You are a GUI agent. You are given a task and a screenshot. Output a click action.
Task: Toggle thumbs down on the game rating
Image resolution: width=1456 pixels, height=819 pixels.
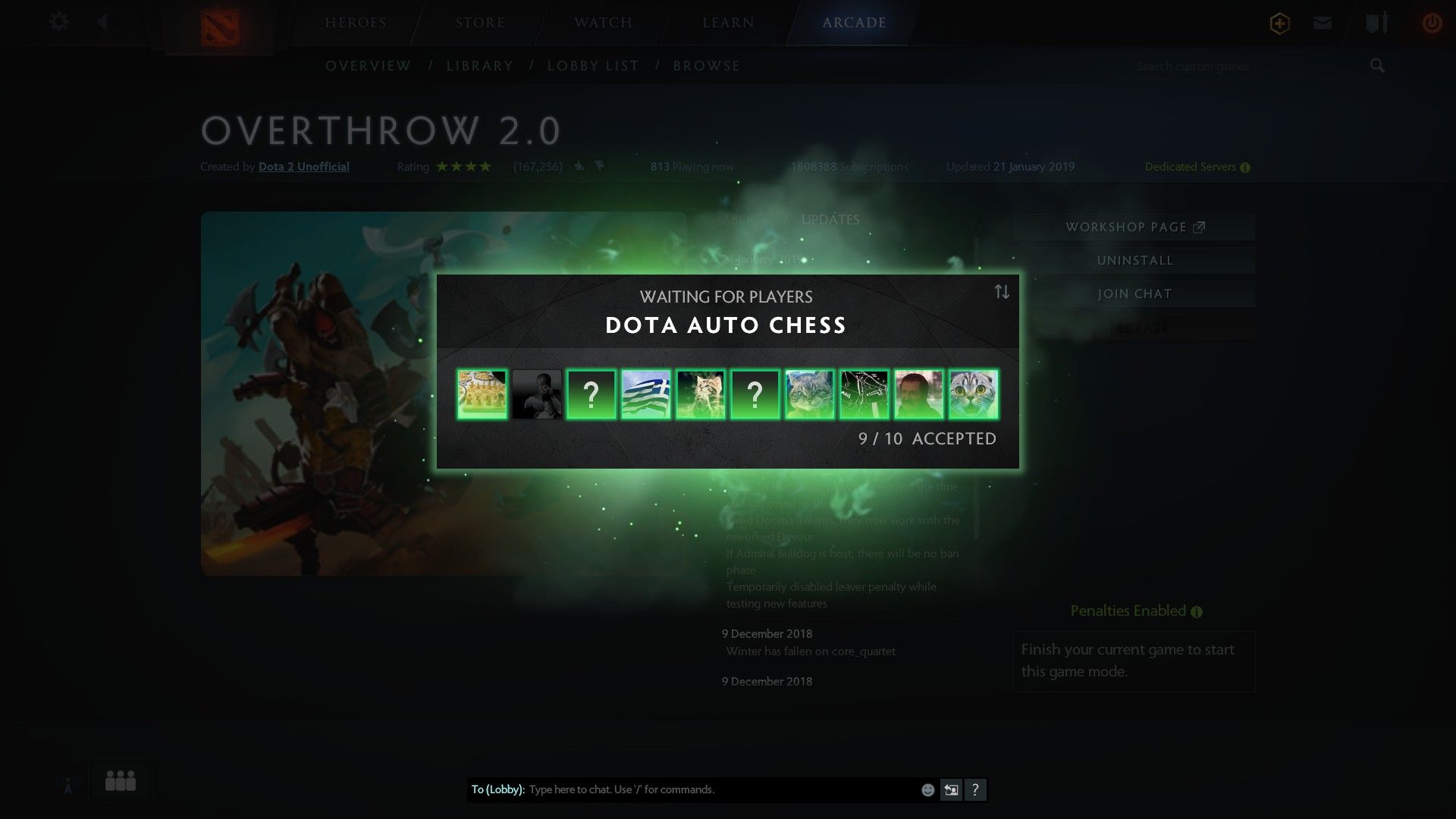pyautogui.click(x=600, y=166)
